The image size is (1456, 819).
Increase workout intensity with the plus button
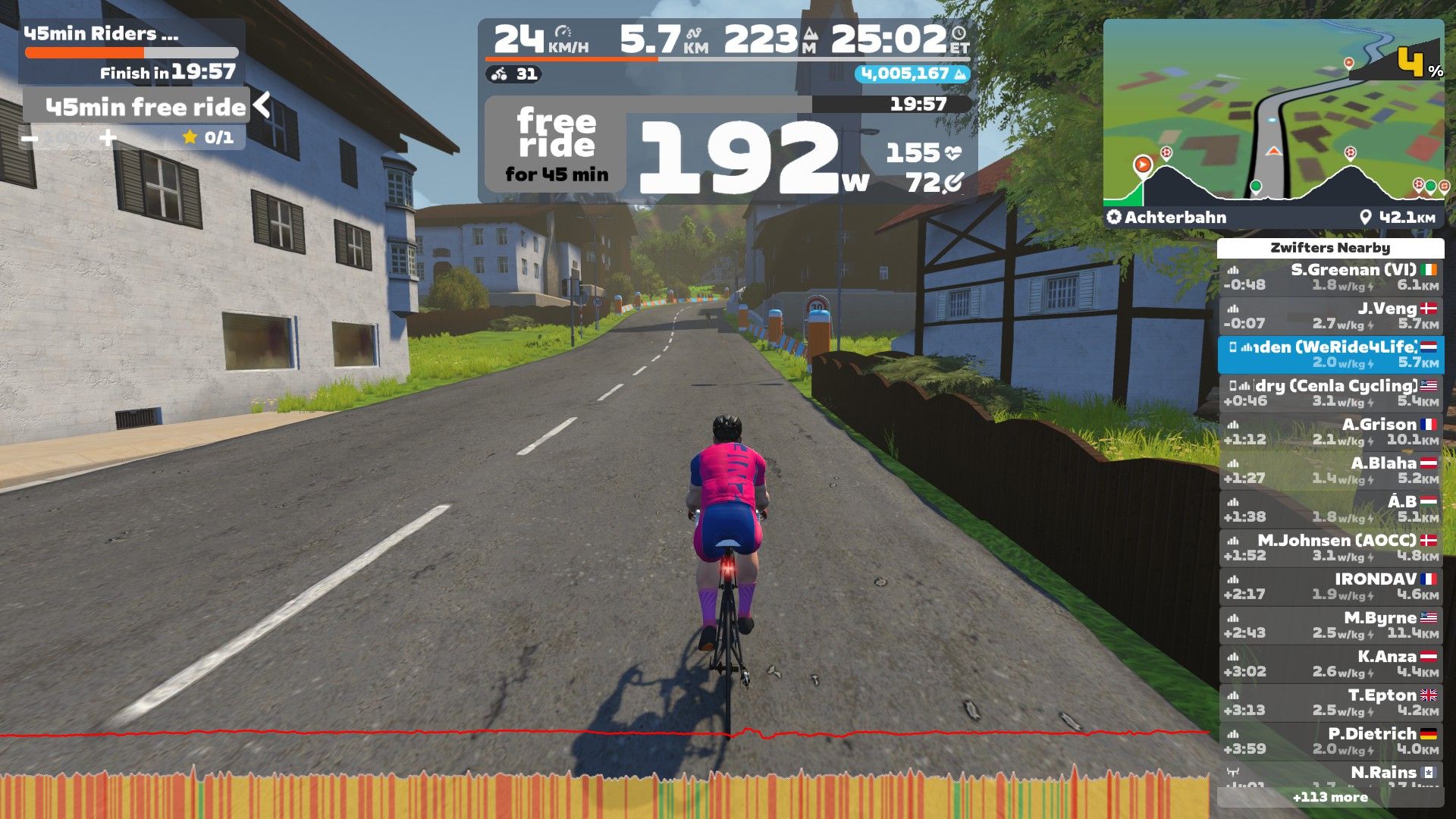108,138
